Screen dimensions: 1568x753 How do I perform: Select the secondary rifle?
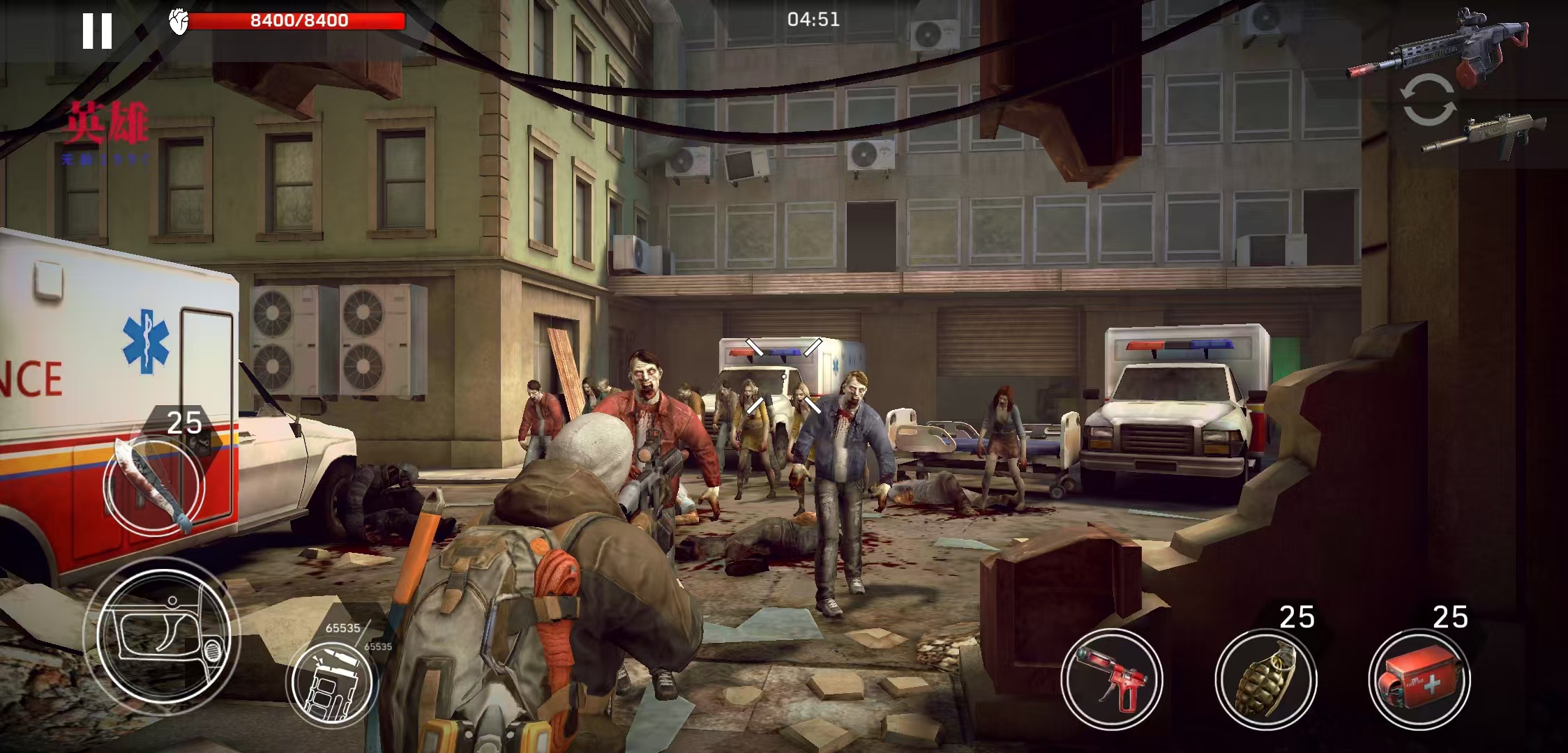coord(1483,137)
